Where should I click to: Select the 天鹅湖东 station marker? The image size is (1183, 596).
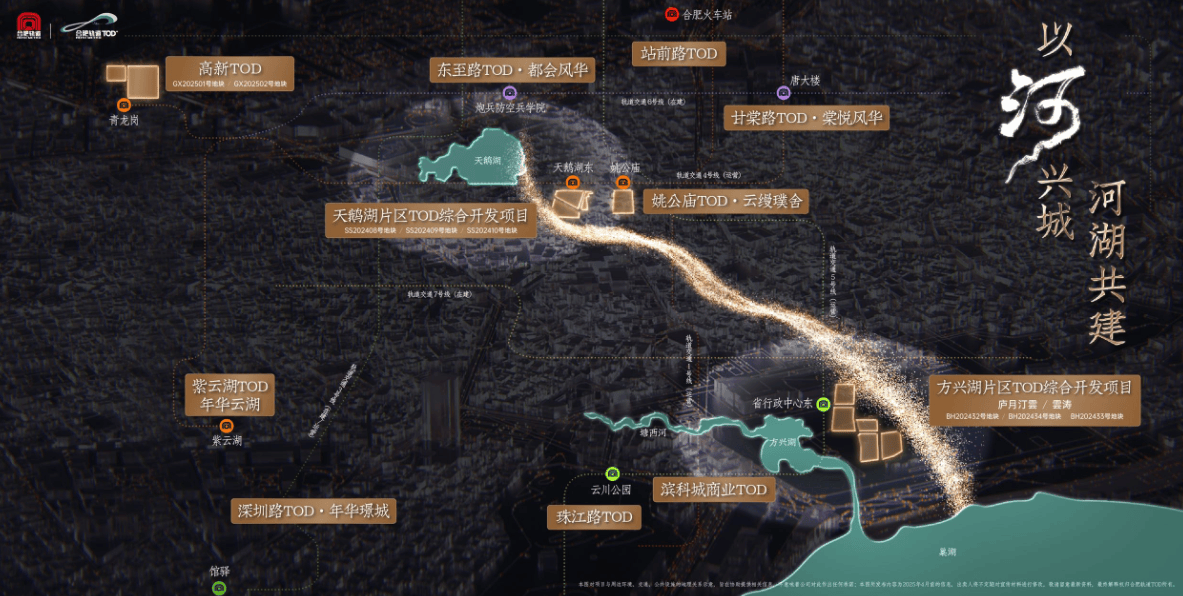[x=573, y=182]
